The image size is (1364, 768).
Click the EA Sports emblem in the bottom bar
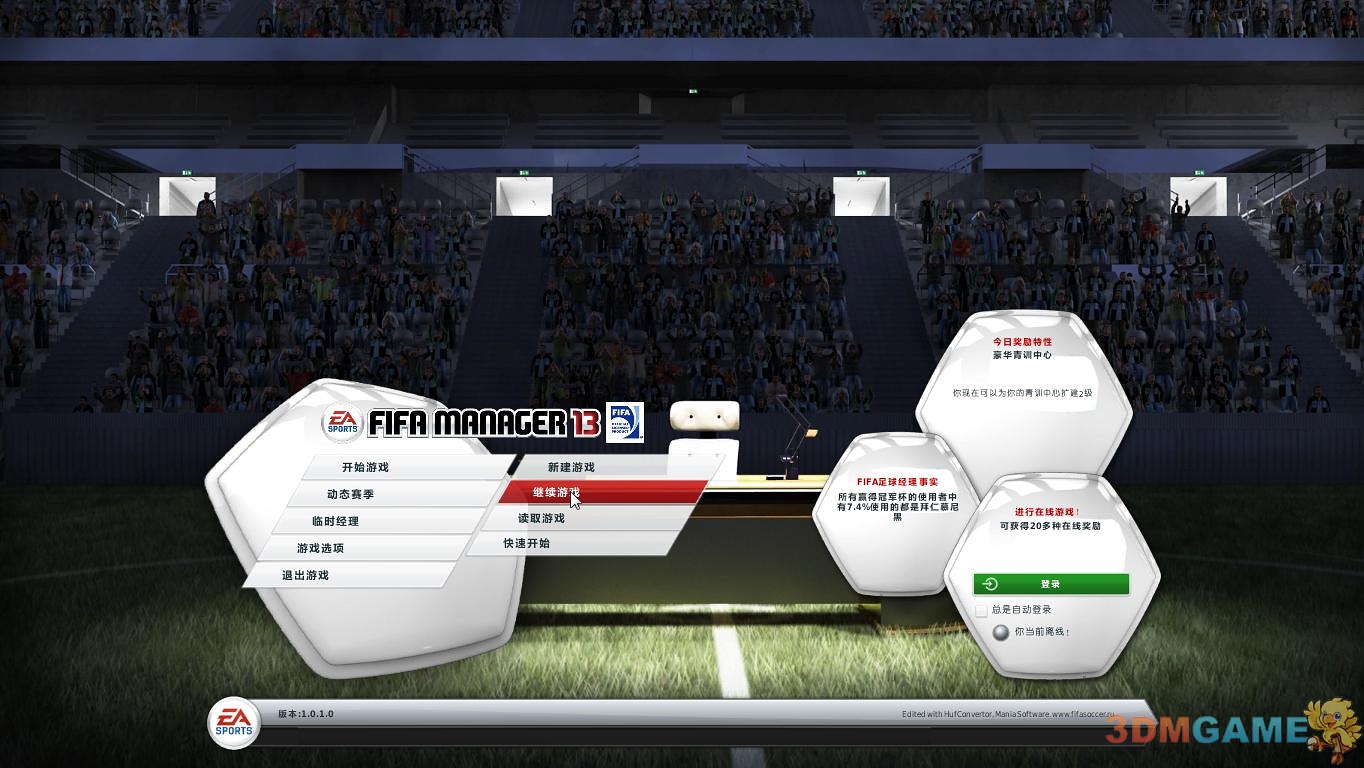233,723
